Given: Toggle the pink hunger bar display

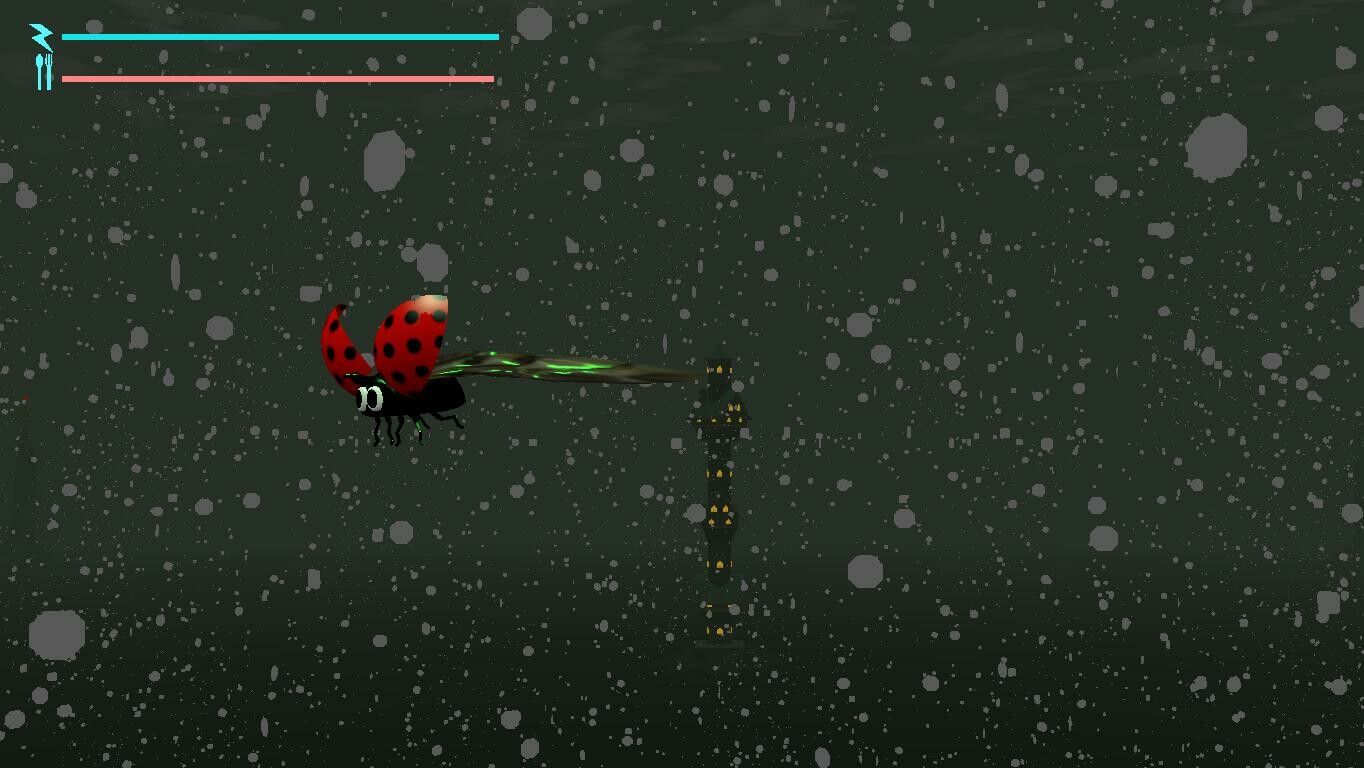Looking at the screenshot, I should click(x=278, y=76).
